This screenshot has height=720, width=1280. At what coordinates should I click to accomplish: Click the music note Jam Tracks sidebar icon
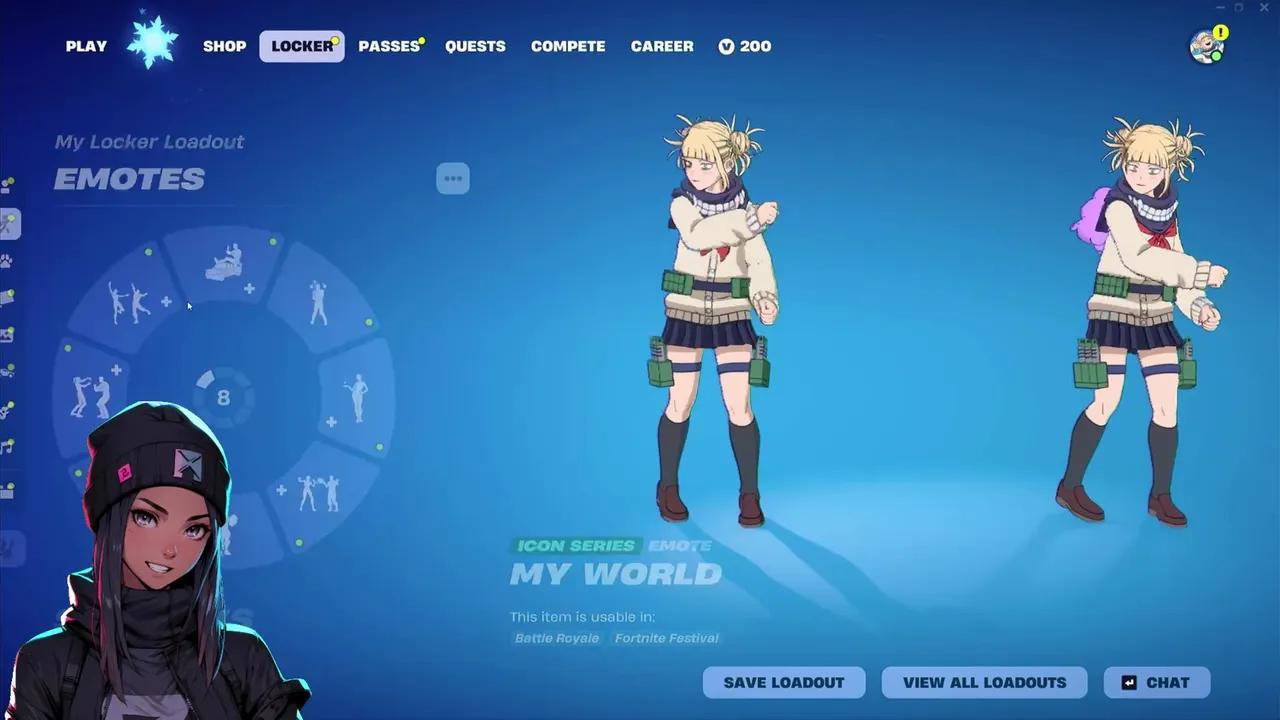[10, 448]
